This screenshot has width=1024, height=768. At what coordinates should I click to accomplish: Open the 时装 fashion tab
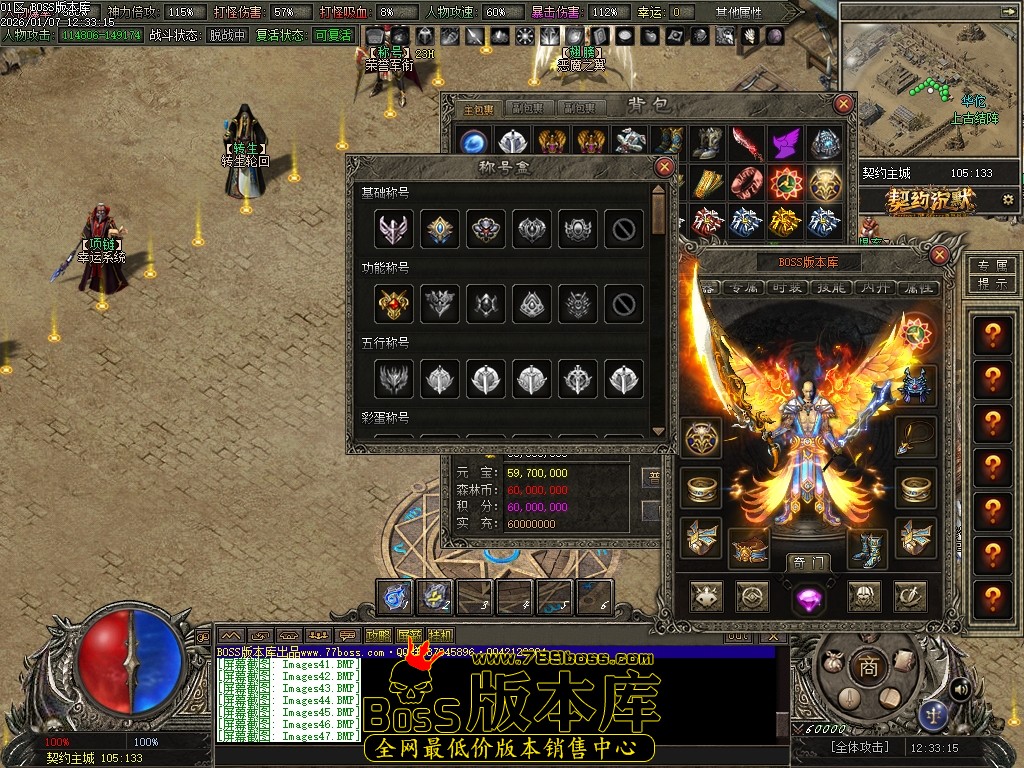click(x=785, y=287)
